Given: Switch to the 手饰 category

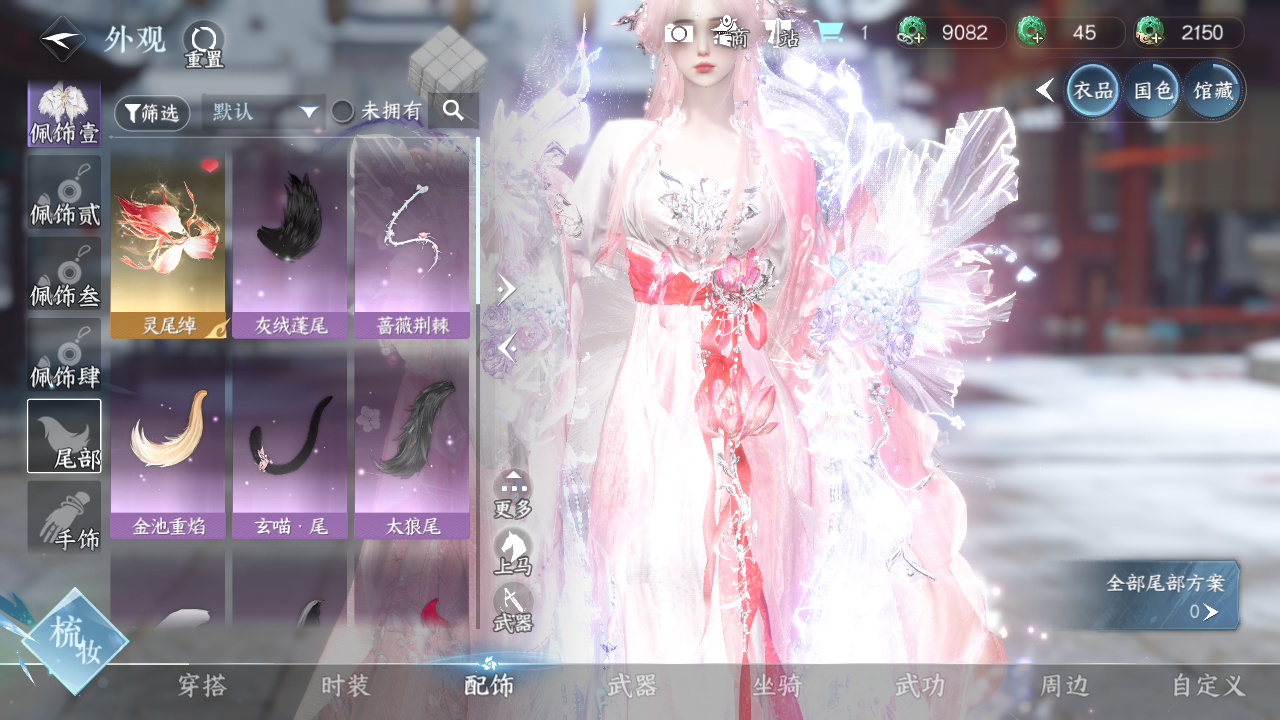Looking at the screenshot, I should [x=64, y=516].
